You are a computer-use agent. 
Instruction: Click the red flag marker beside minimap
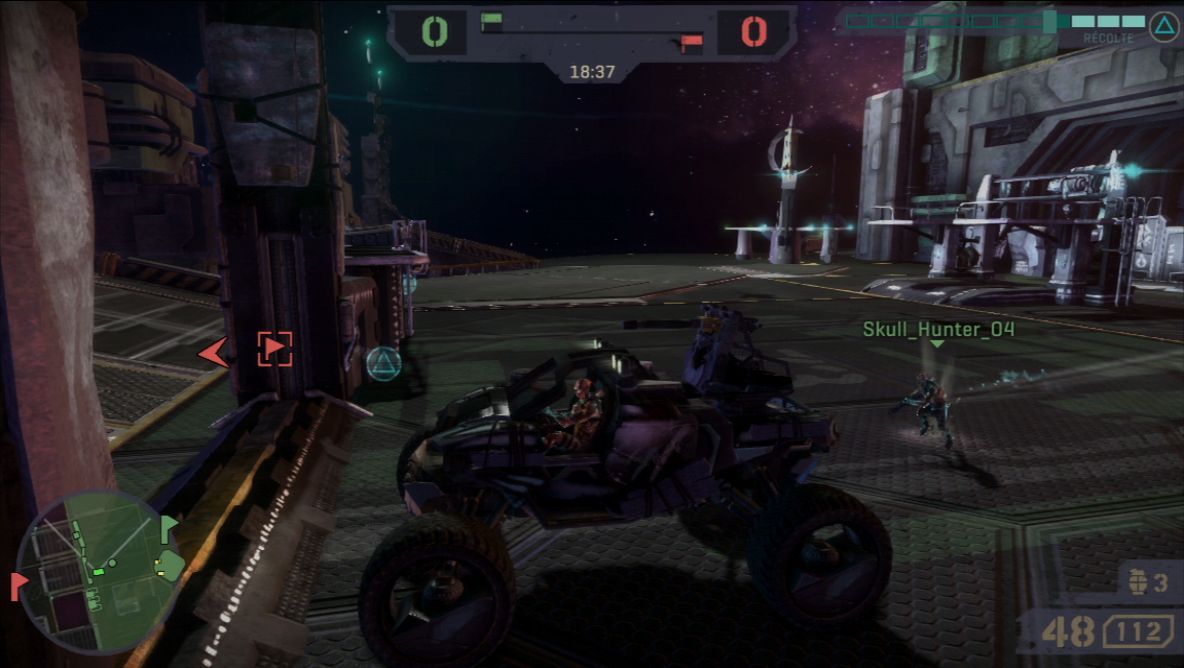tap(18, 585)
